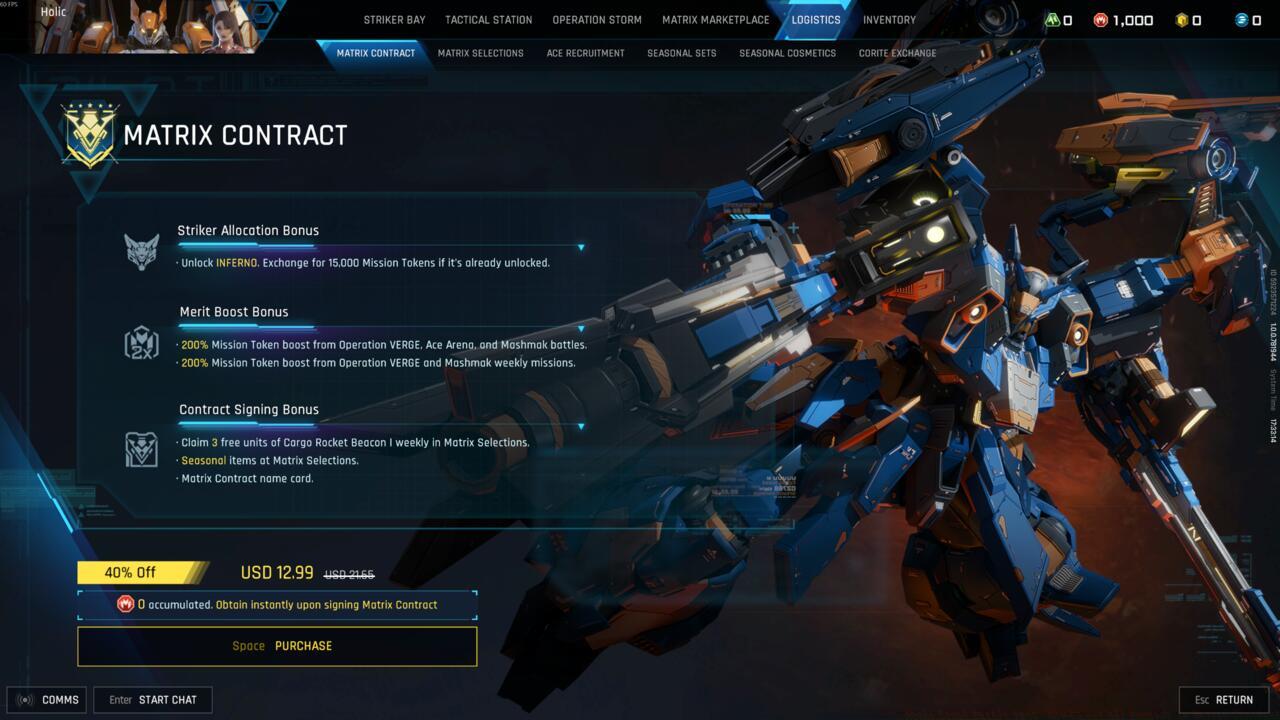Image resolution: width=1280 pixels, height=720 pixels.
Task: Click the Purchase button
Action: click(277, 645)
